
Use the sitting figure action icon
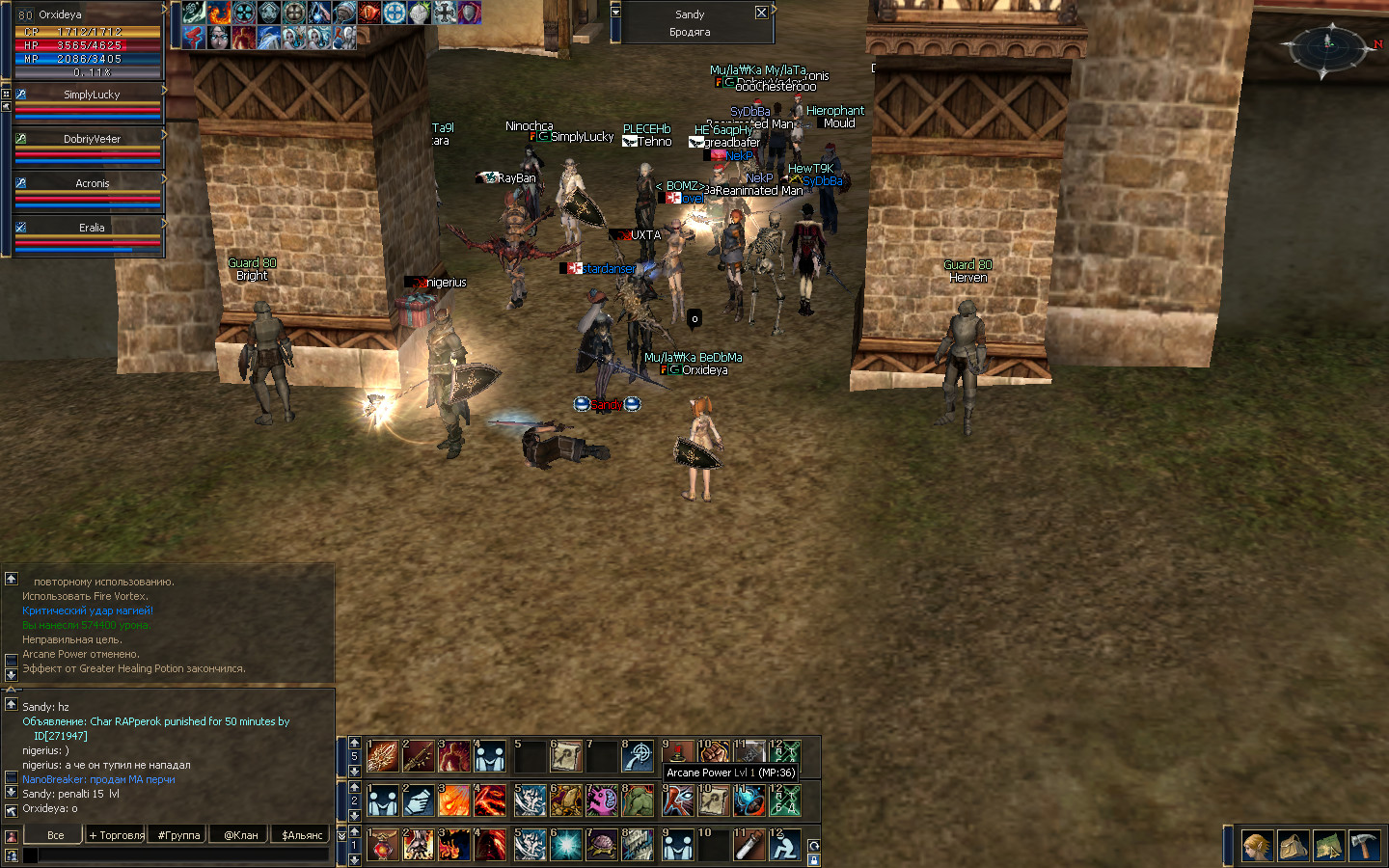click(x=785, y=846)
